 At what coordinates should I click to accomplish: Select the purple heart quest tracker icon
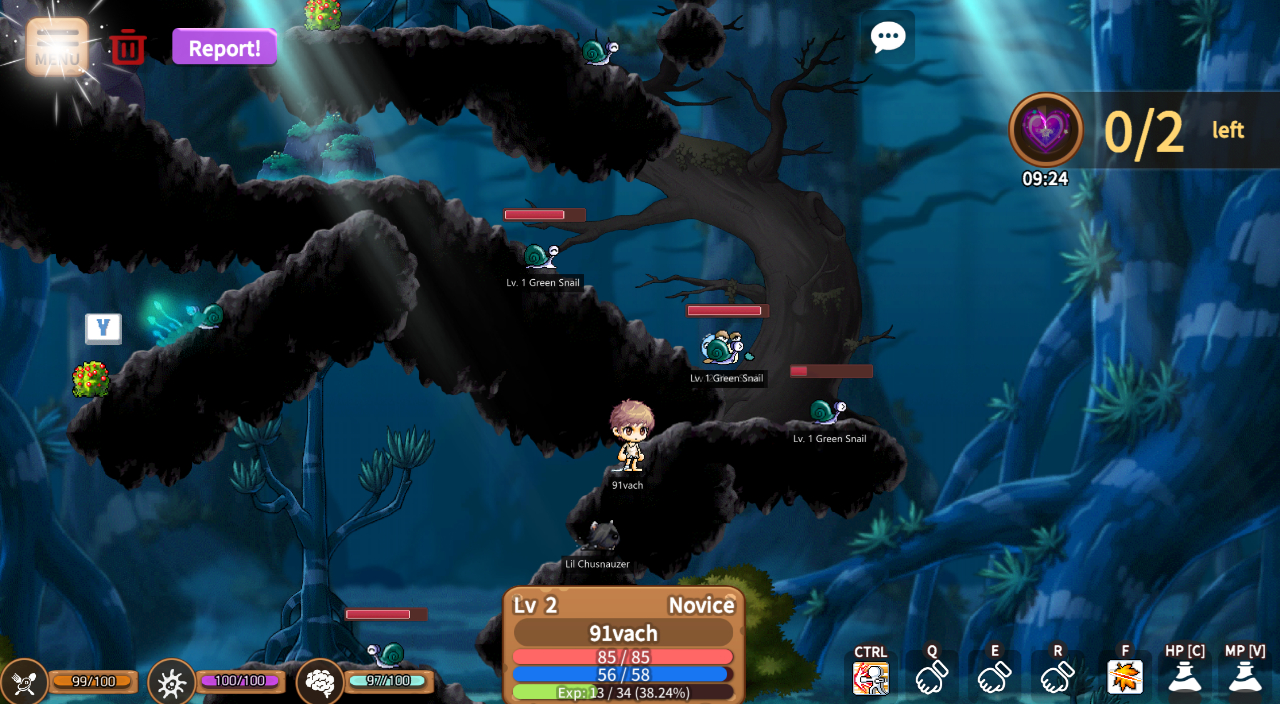pyautogui.click(x=1045, y=130)
